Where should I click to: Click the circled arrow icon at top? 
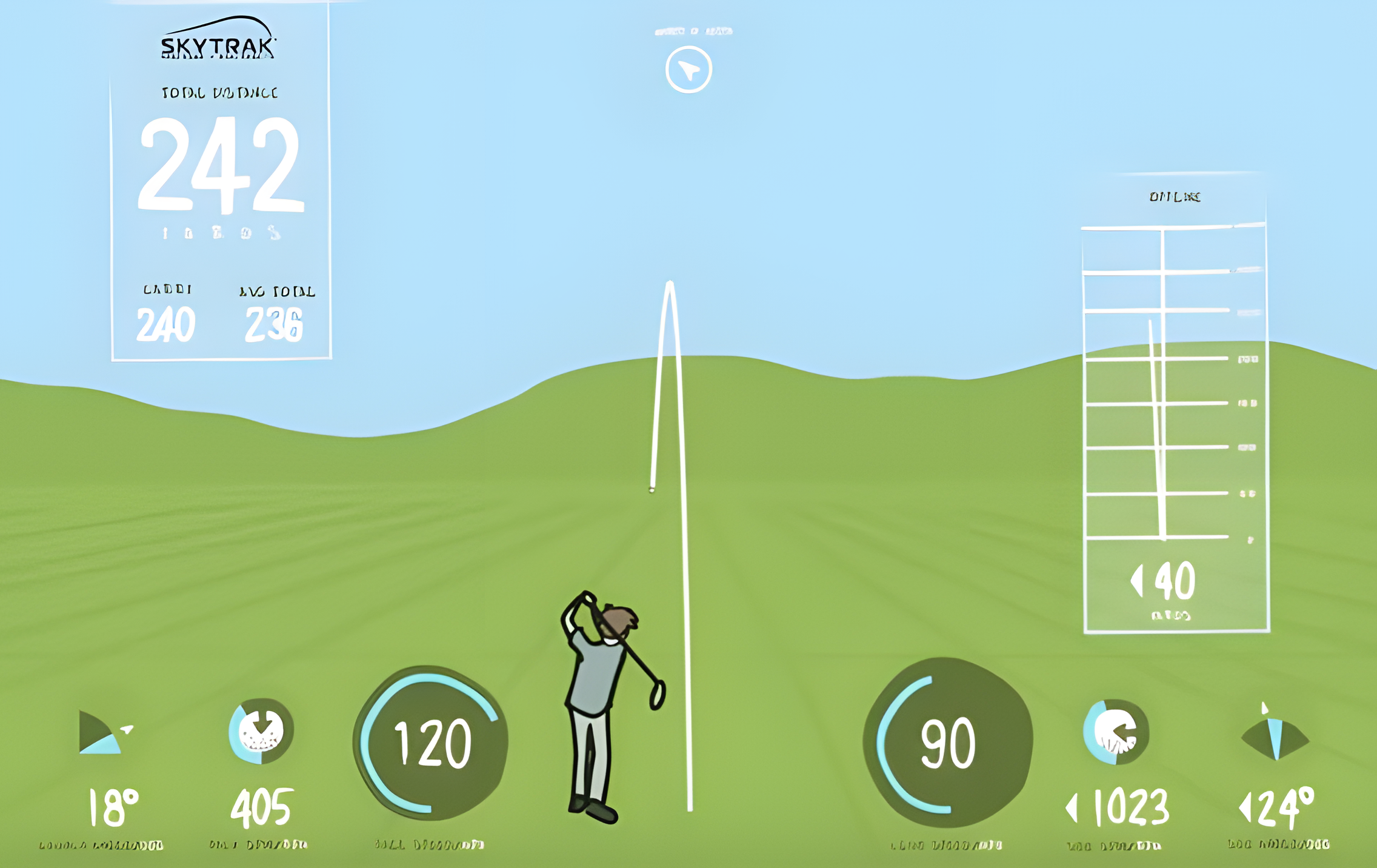point(688,70)
